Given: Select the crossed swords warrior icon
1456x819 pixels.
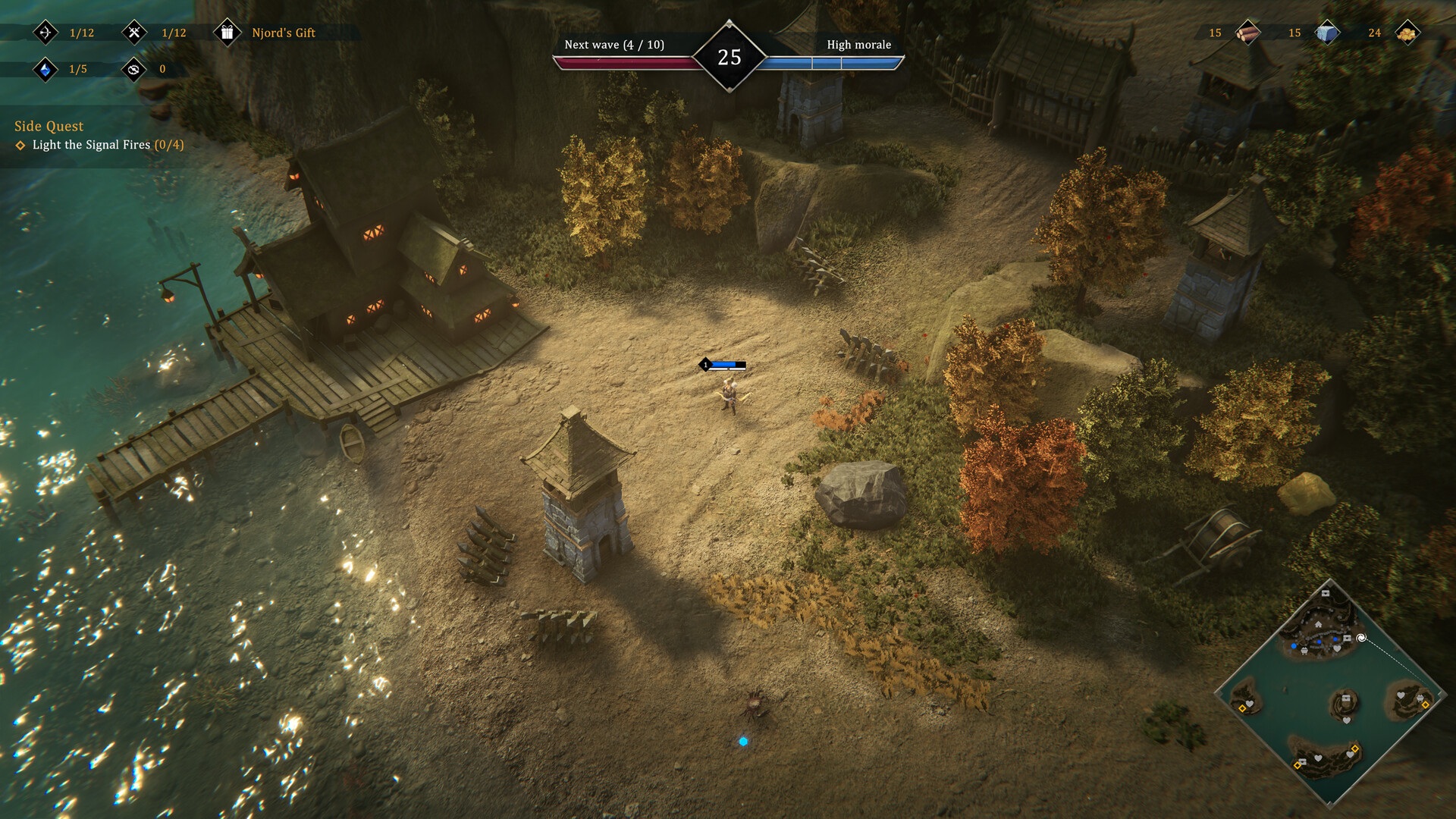Looking at the screenshot, I should coord(135,33).
